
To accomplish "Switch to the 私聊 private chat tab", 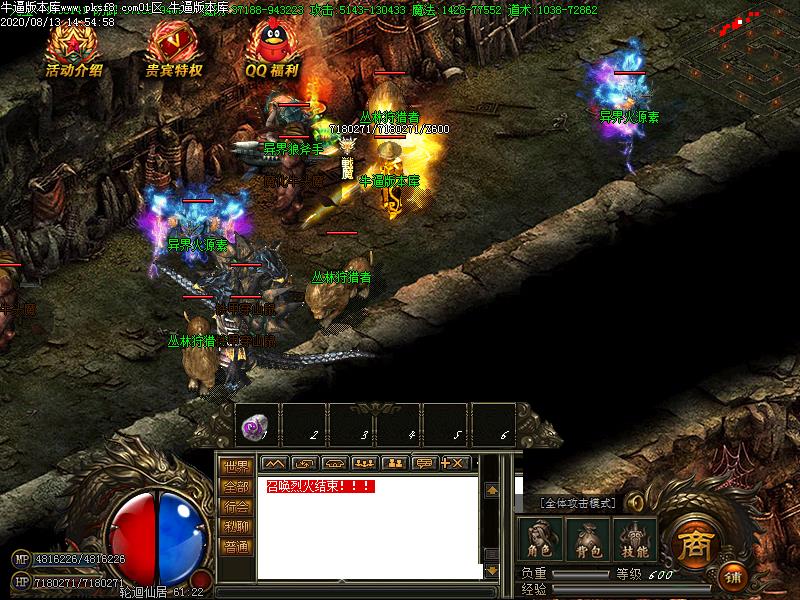I will pos(236,526).
